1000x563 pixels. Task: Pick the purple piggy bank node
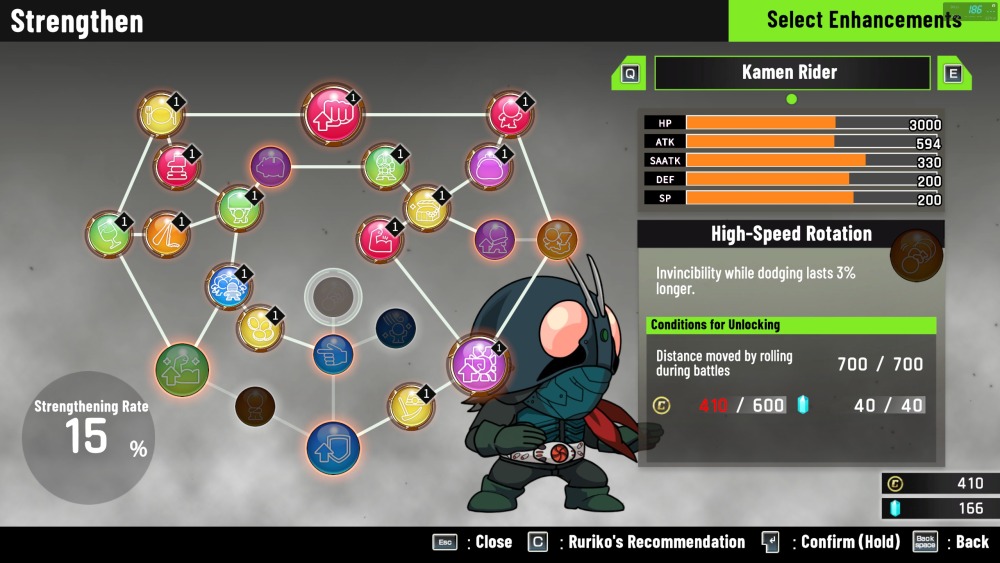(x=270, y=167)
